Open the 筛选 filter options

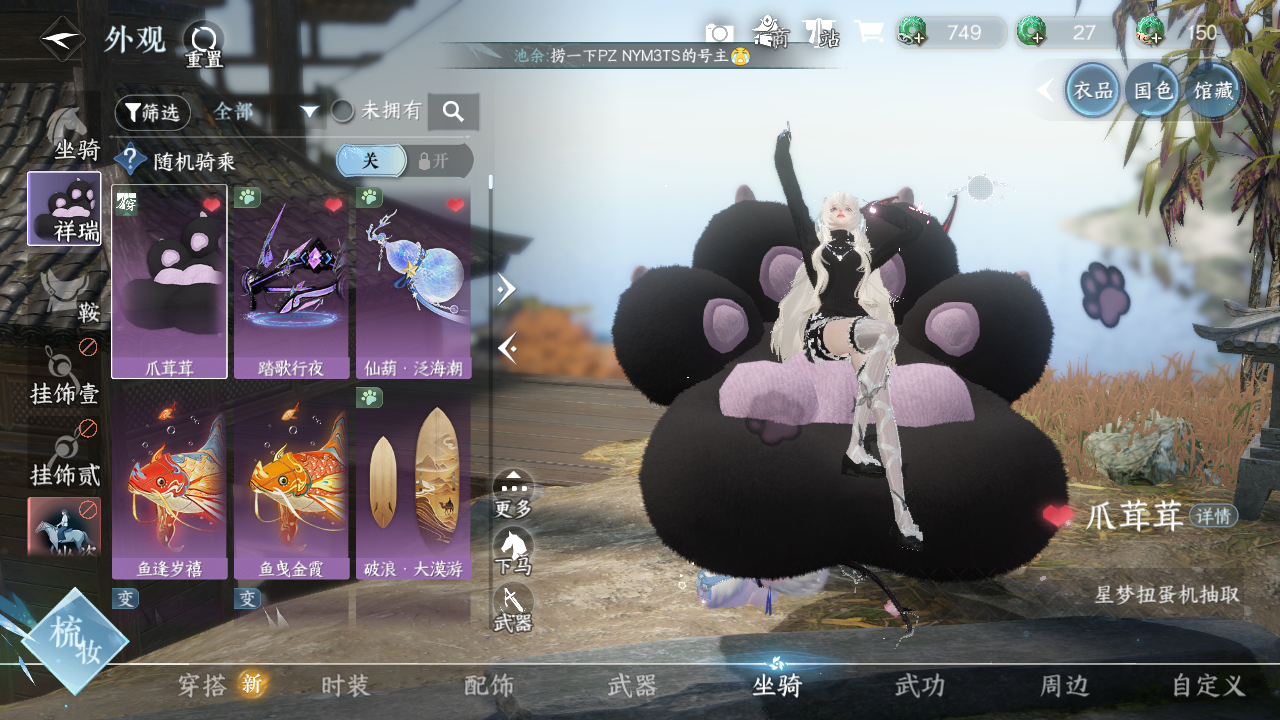(x=152, y=113)
